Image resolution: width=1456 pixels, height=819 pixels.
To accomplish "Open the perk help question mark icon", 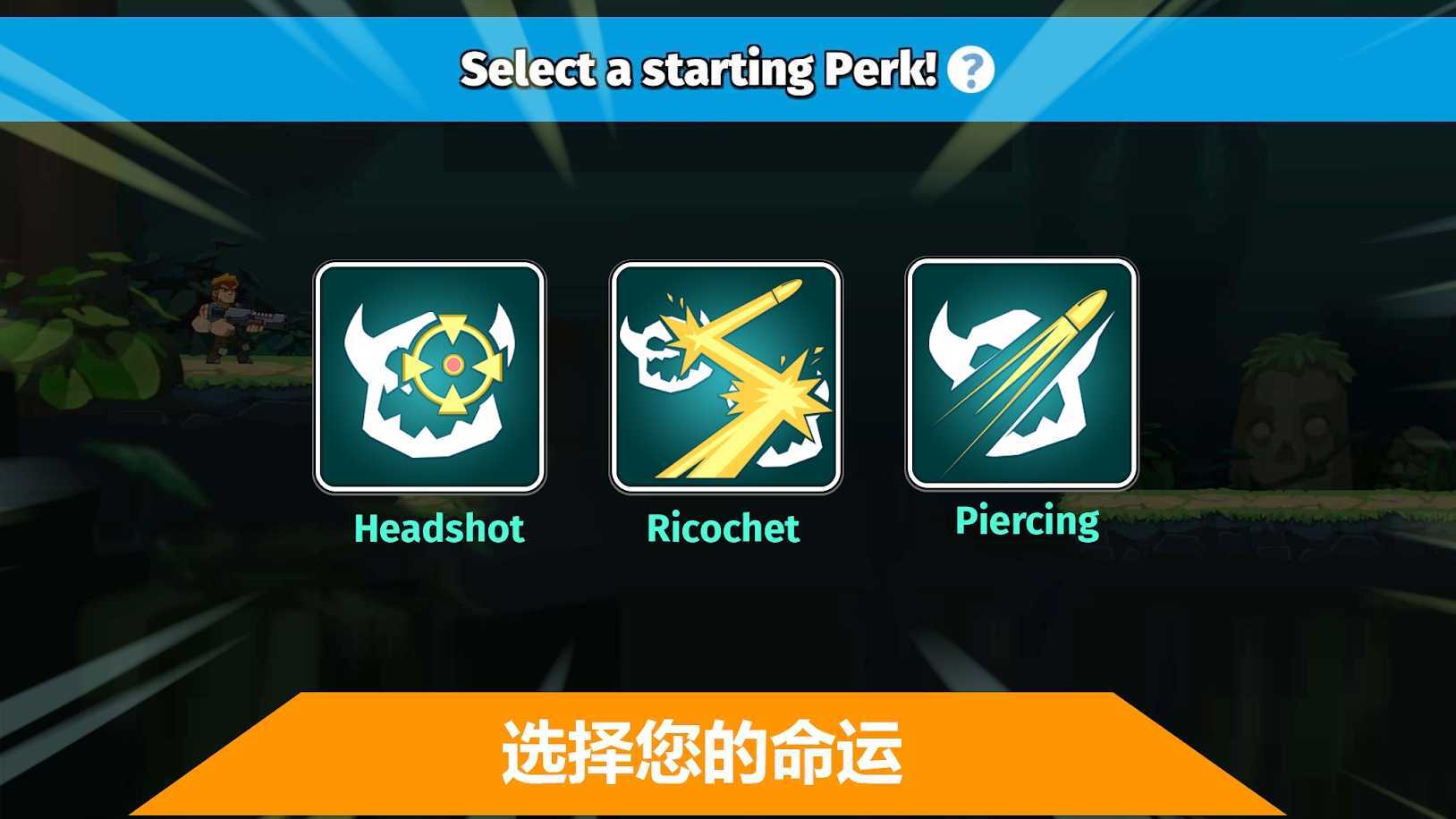I will (973, 71).
